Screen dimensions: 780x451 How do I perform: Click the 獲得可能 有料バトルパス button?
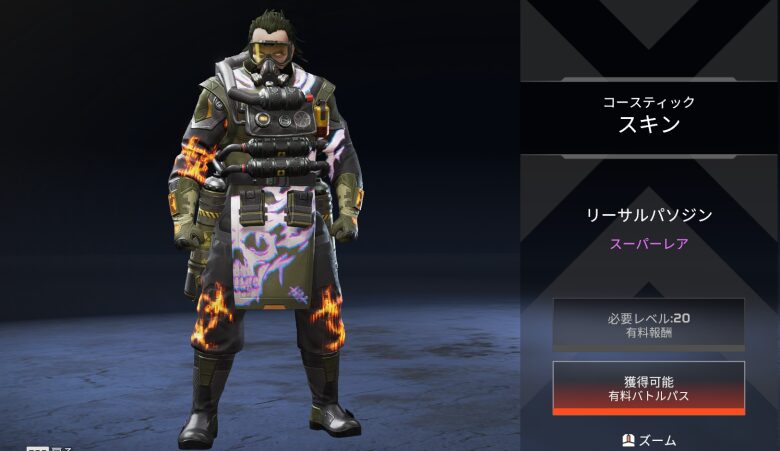point(648,388)
